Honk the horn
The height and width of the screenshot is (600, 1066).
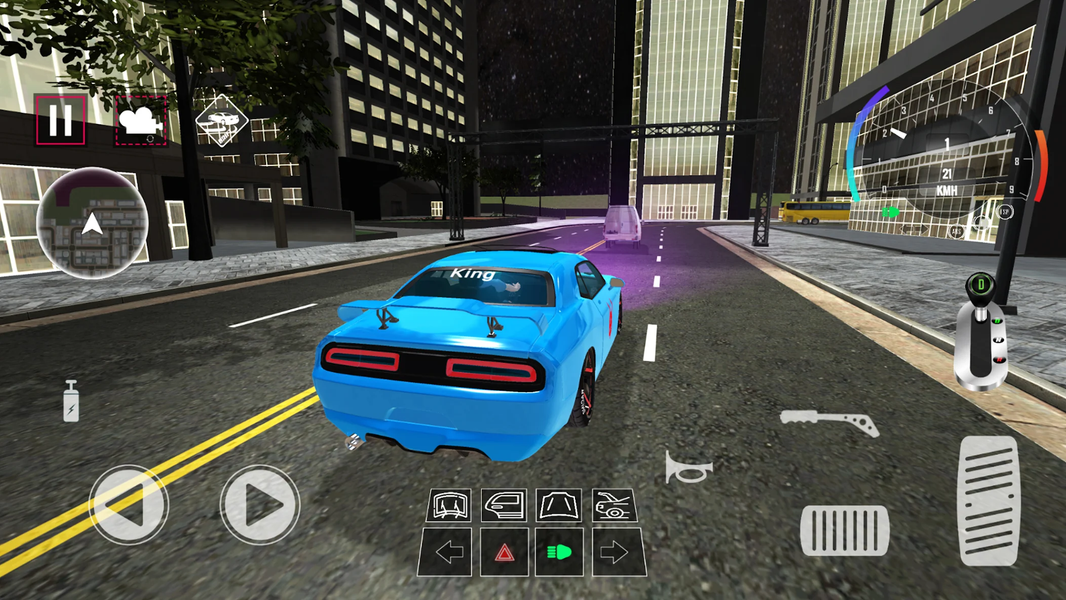tap(689, 467)
